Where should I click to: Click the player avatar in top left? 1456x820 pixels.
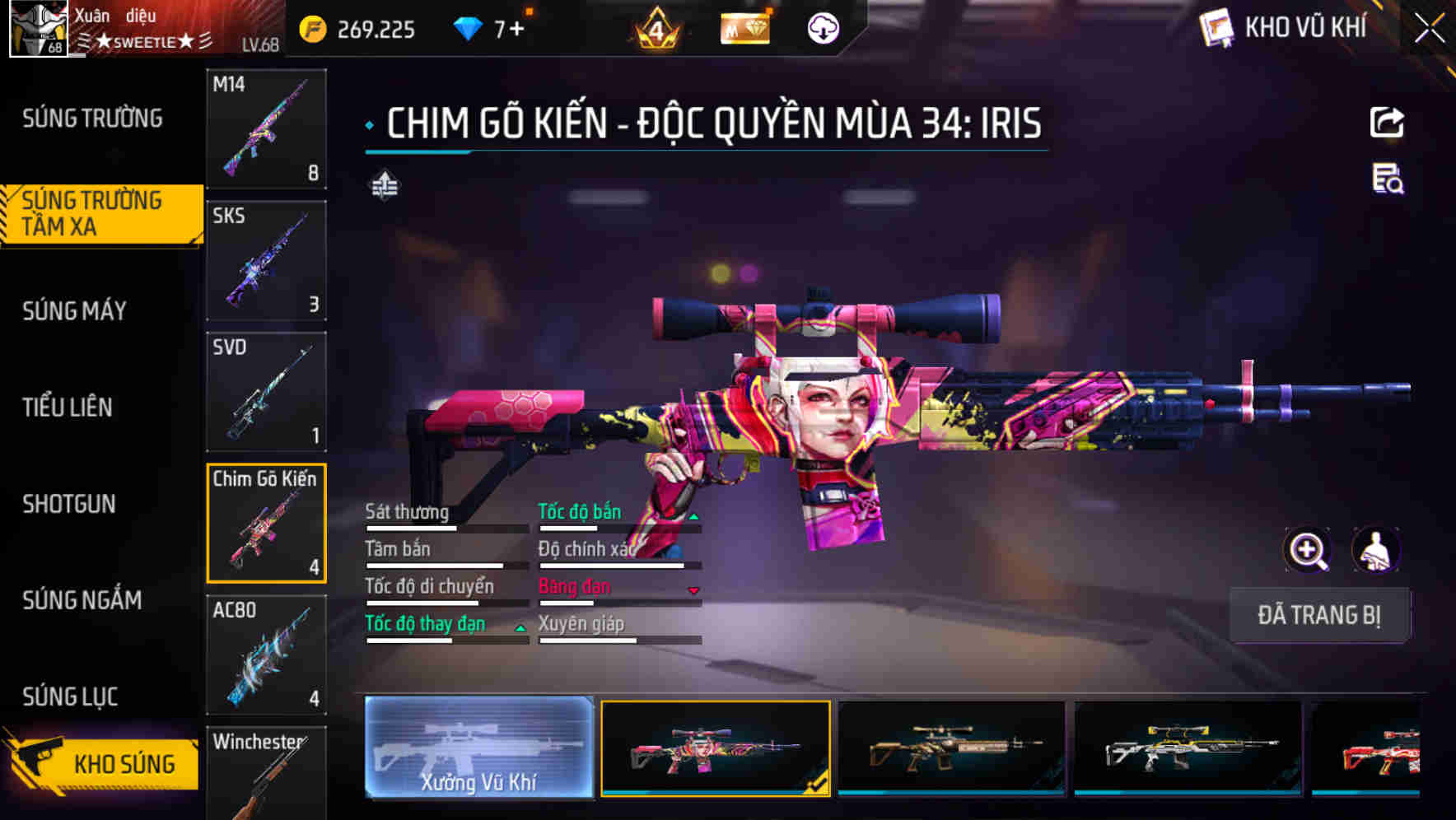[x=40, y=27]
